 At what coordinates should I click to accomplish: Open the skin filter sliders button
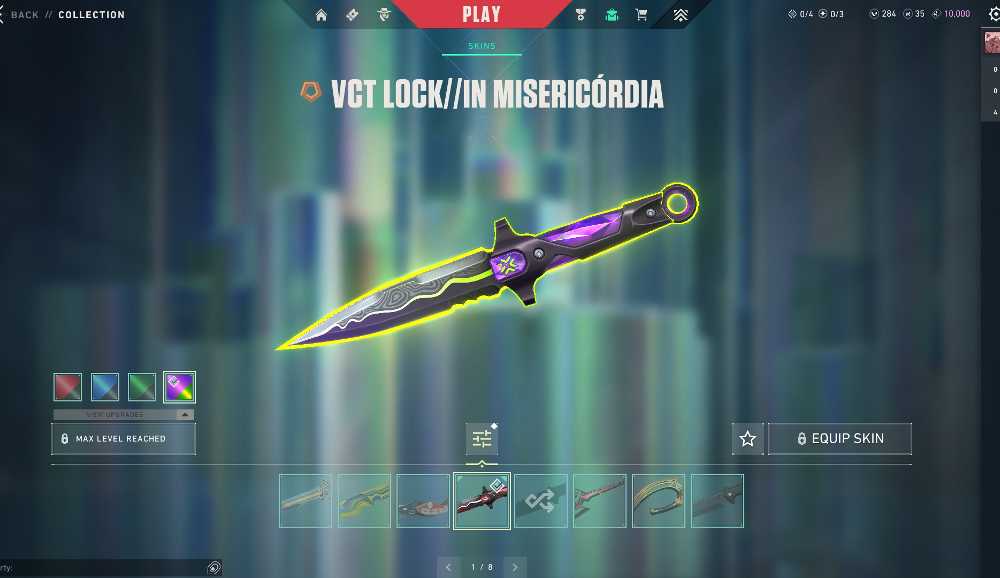click(x=482, y=439)
